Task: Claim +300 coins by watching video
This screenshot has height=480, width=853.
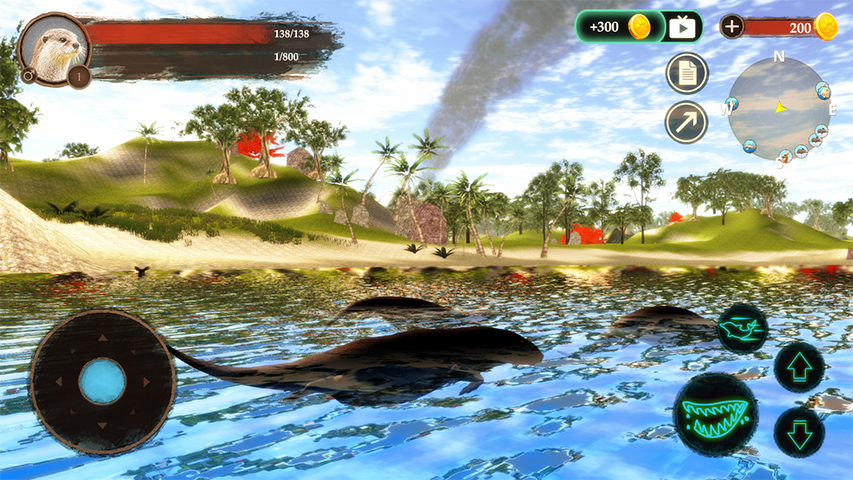Action: pyautogui.click(x=639, y=27)
